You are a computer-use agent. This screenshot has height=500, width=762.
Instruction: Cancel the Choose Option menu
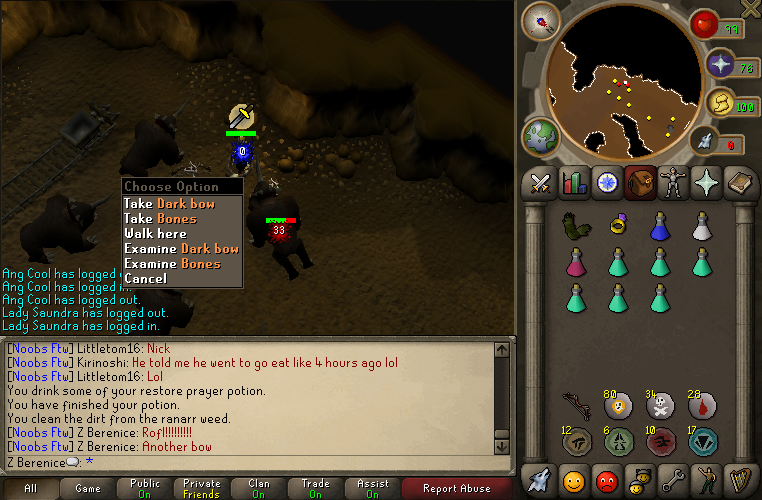coord(145,279)
